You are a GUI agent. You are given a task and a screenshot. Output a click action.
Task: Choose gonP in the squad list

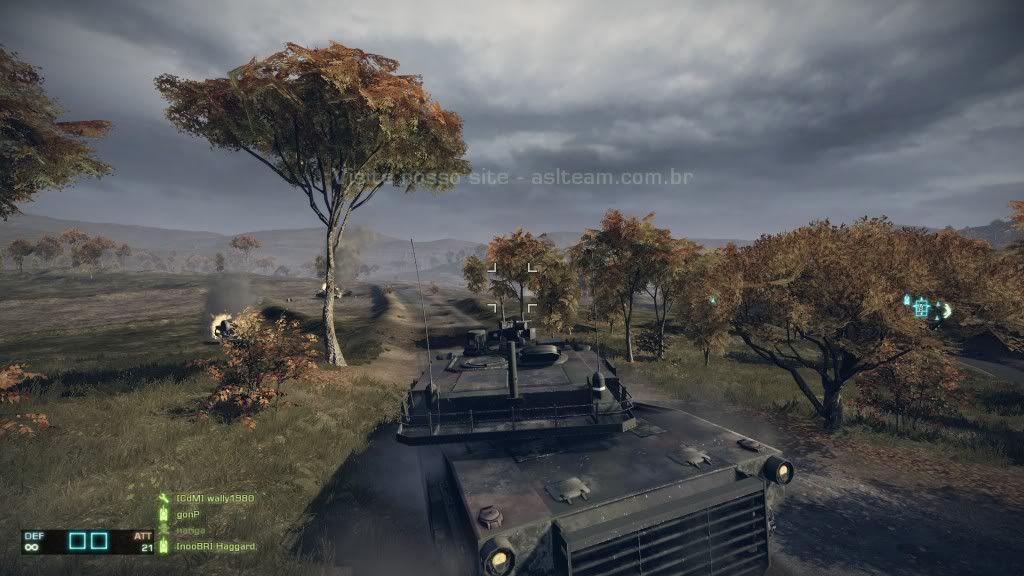(x=188, y=514)
